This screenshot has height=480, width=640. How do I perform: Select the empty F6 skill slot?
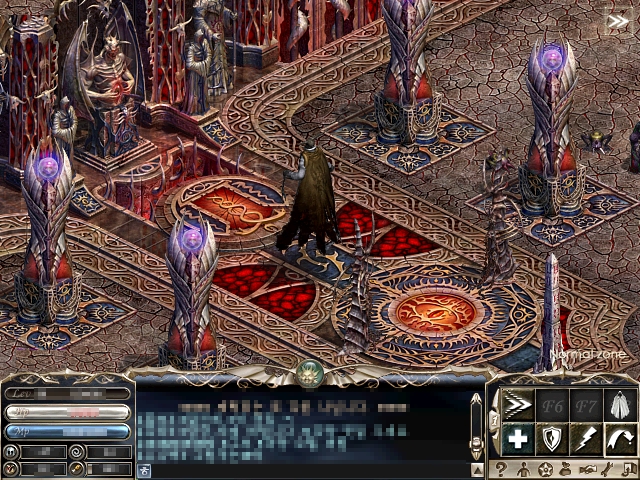click(552, 405)
